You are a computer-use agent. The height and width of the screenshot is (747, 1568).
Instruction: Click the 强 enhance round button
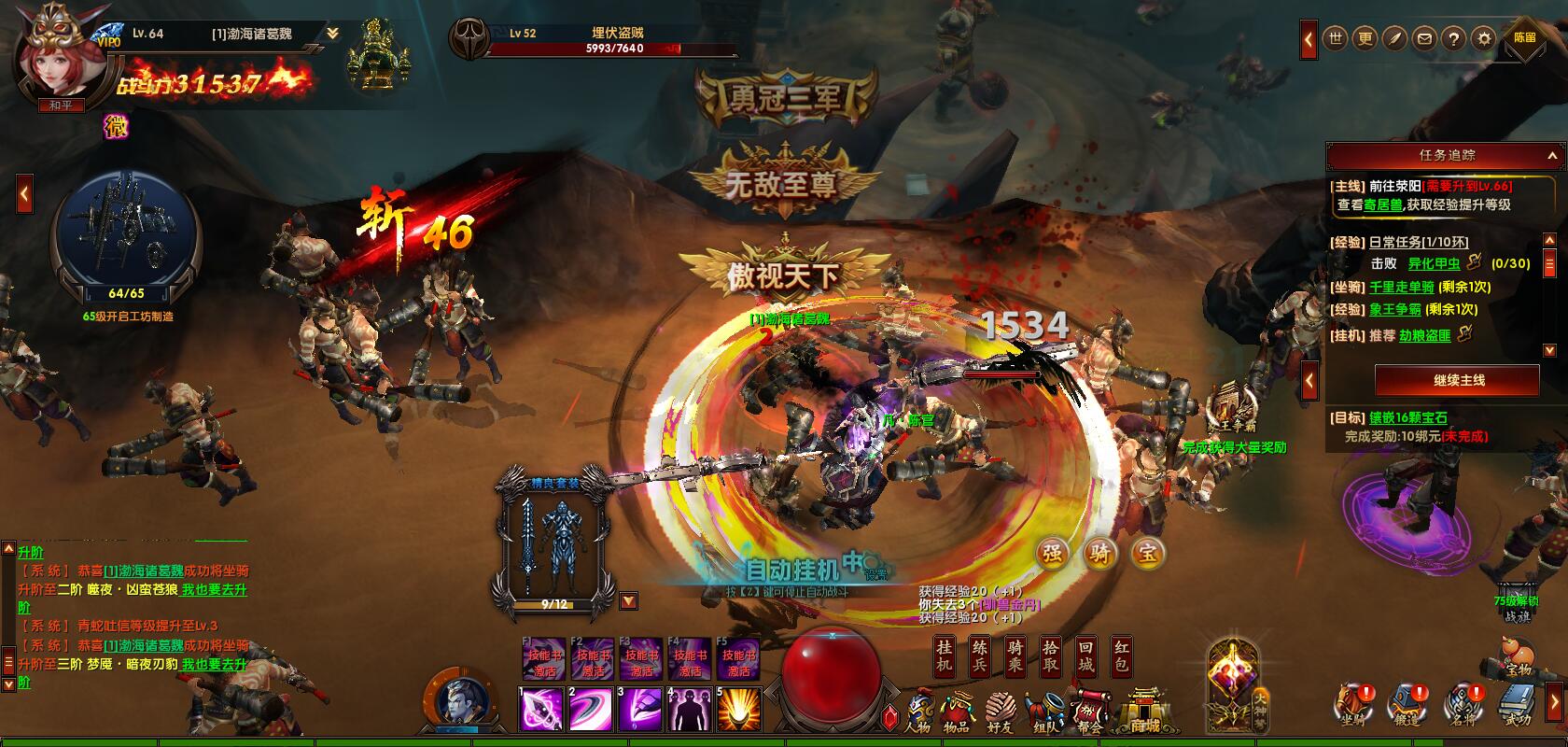1052,553
